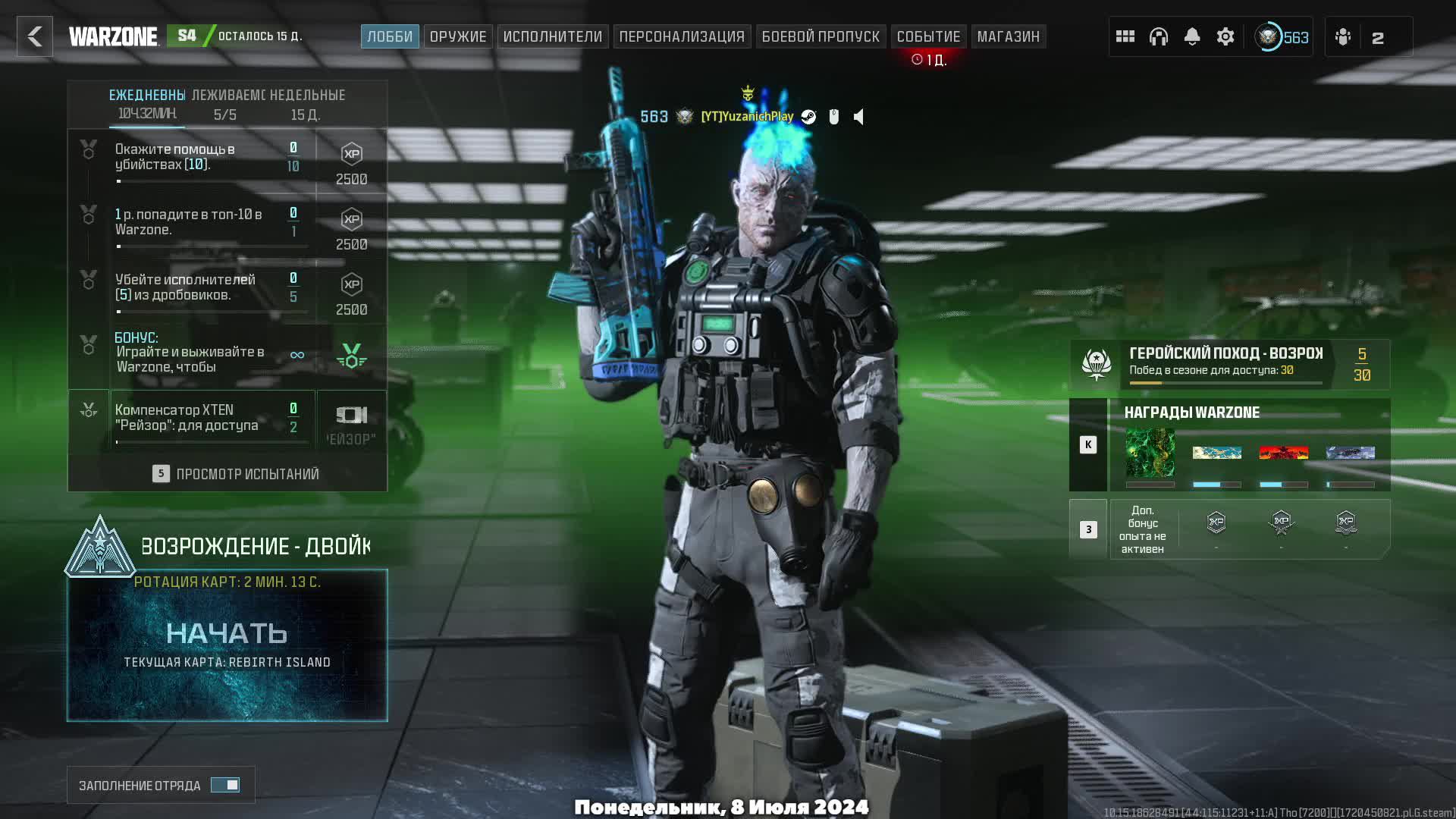Switch to the weekly НЕДЕЛЬНЫЕ challenges tab

click(x=307, y=104)
